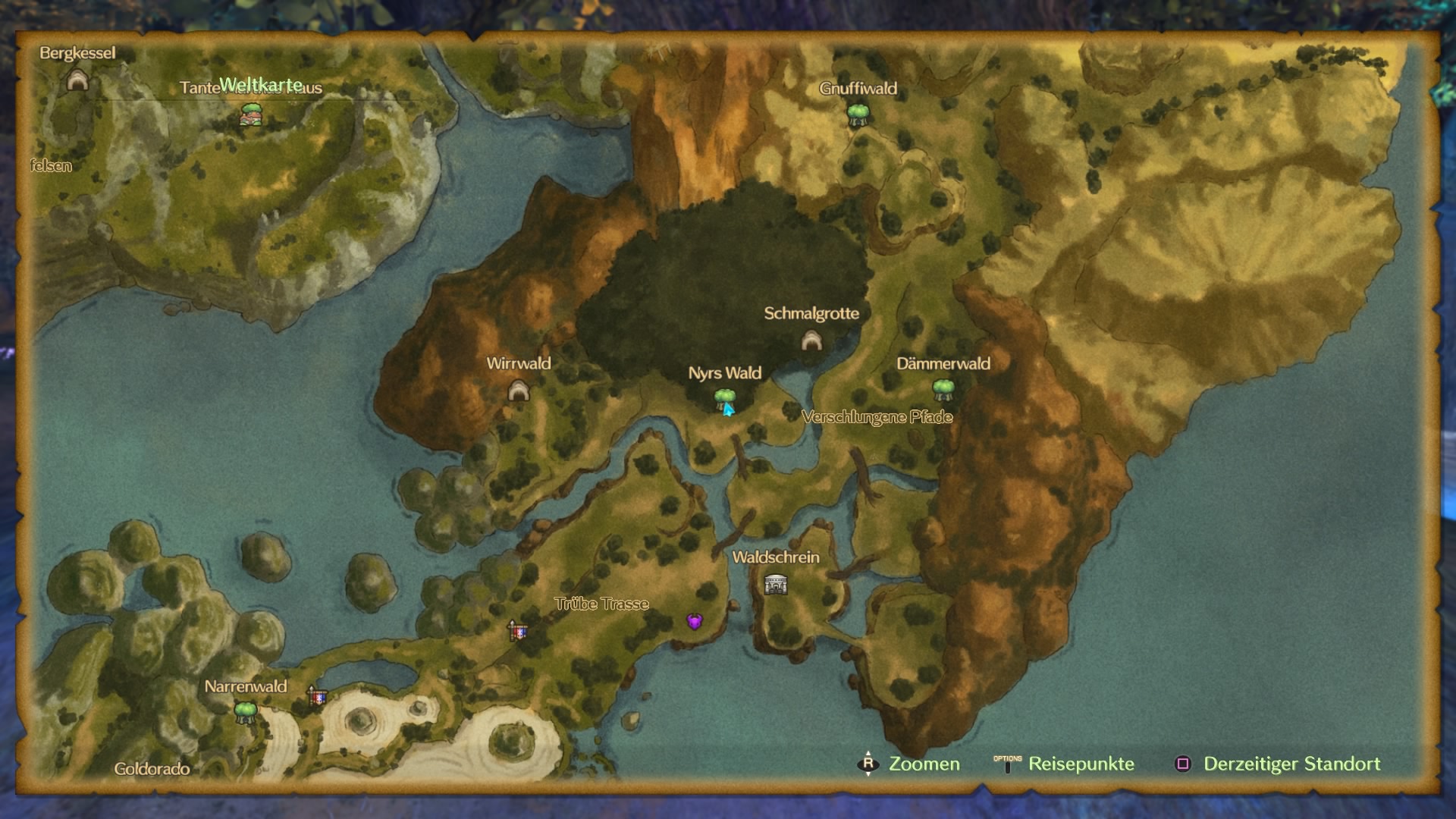
Task: Select the Bergkessel cave marker
Action: coord(77,80)
